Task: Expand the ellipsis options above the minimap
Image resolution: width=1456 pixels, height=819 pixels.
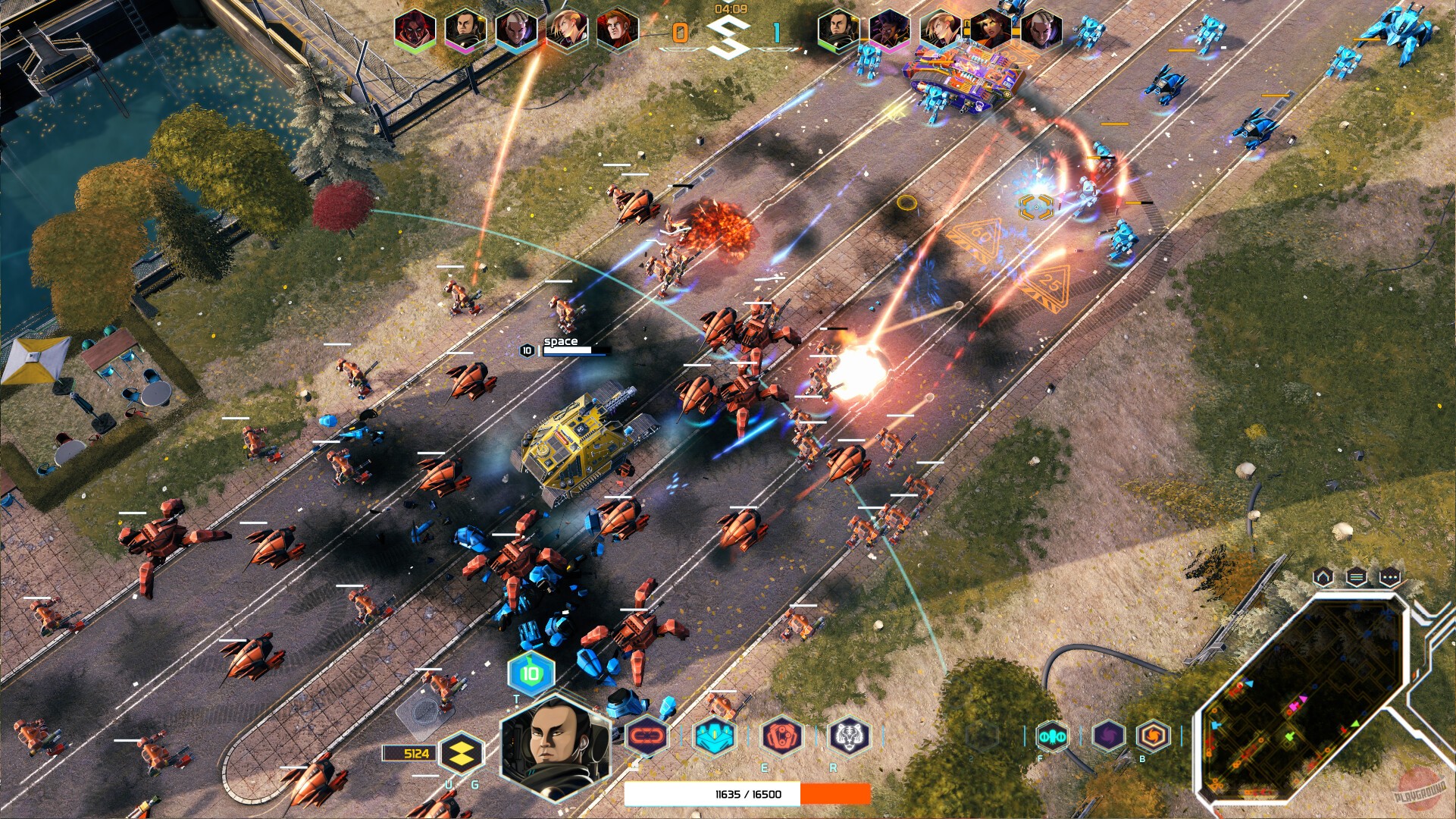Action: 1391,576
